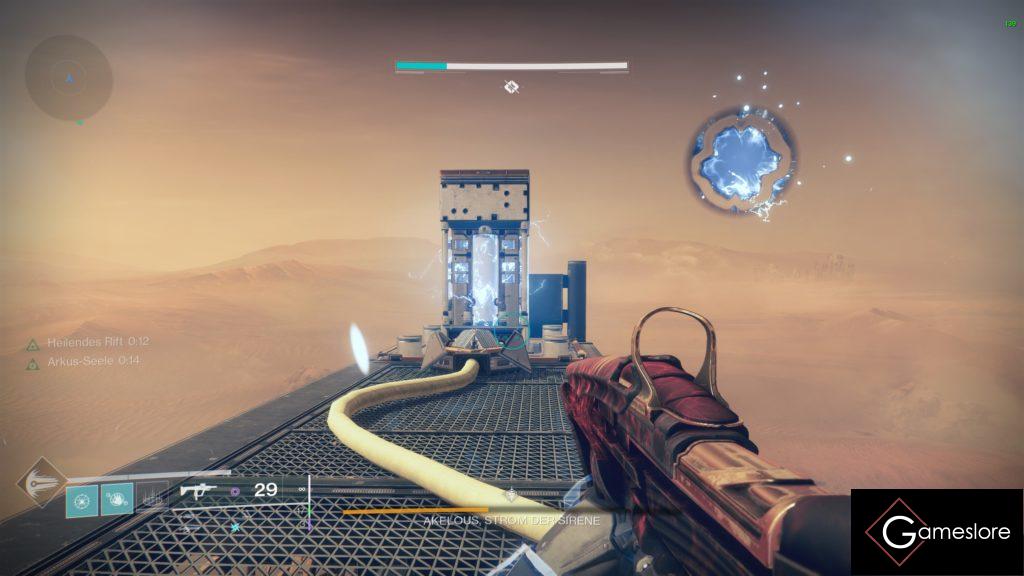The width and height of the screenshot is (1024, 576).
Task: Select the grenade ability icon
Action: (82, 499)
